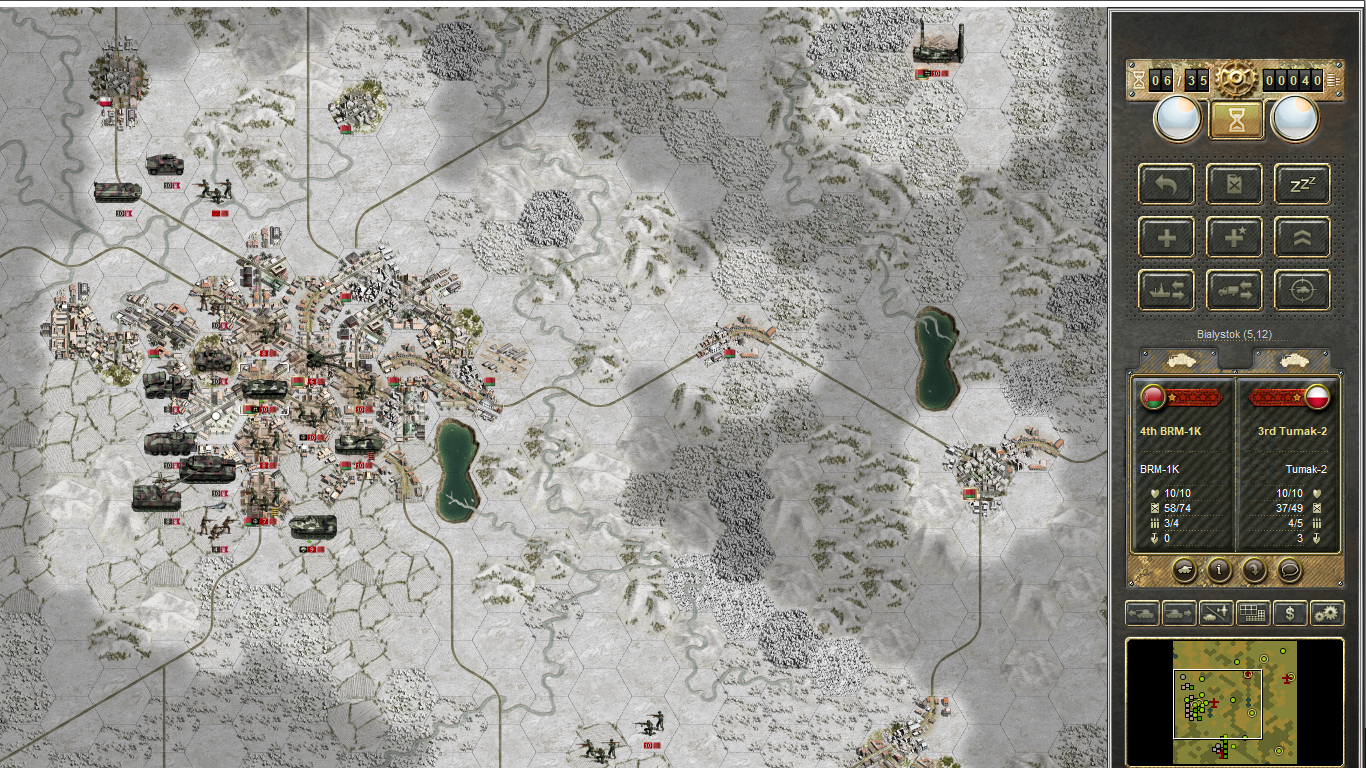Undo the last move with the arrow button
Viewport: 1366px width, 768px height.
pos(1166,185)
